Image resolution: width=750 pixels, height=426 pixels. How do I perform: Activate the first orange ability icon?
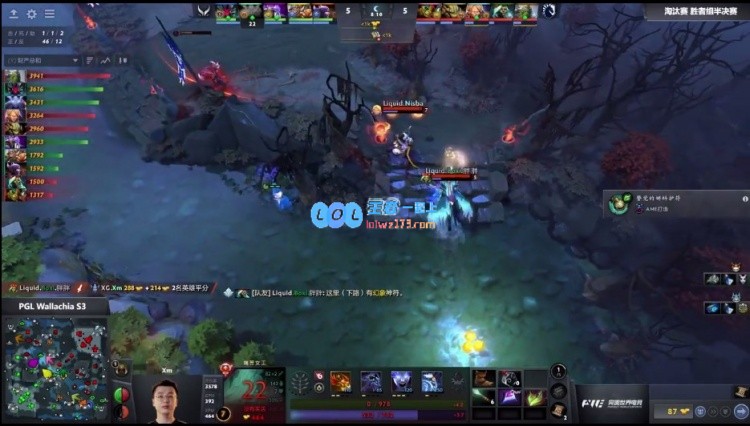click(x=341, y=381)
